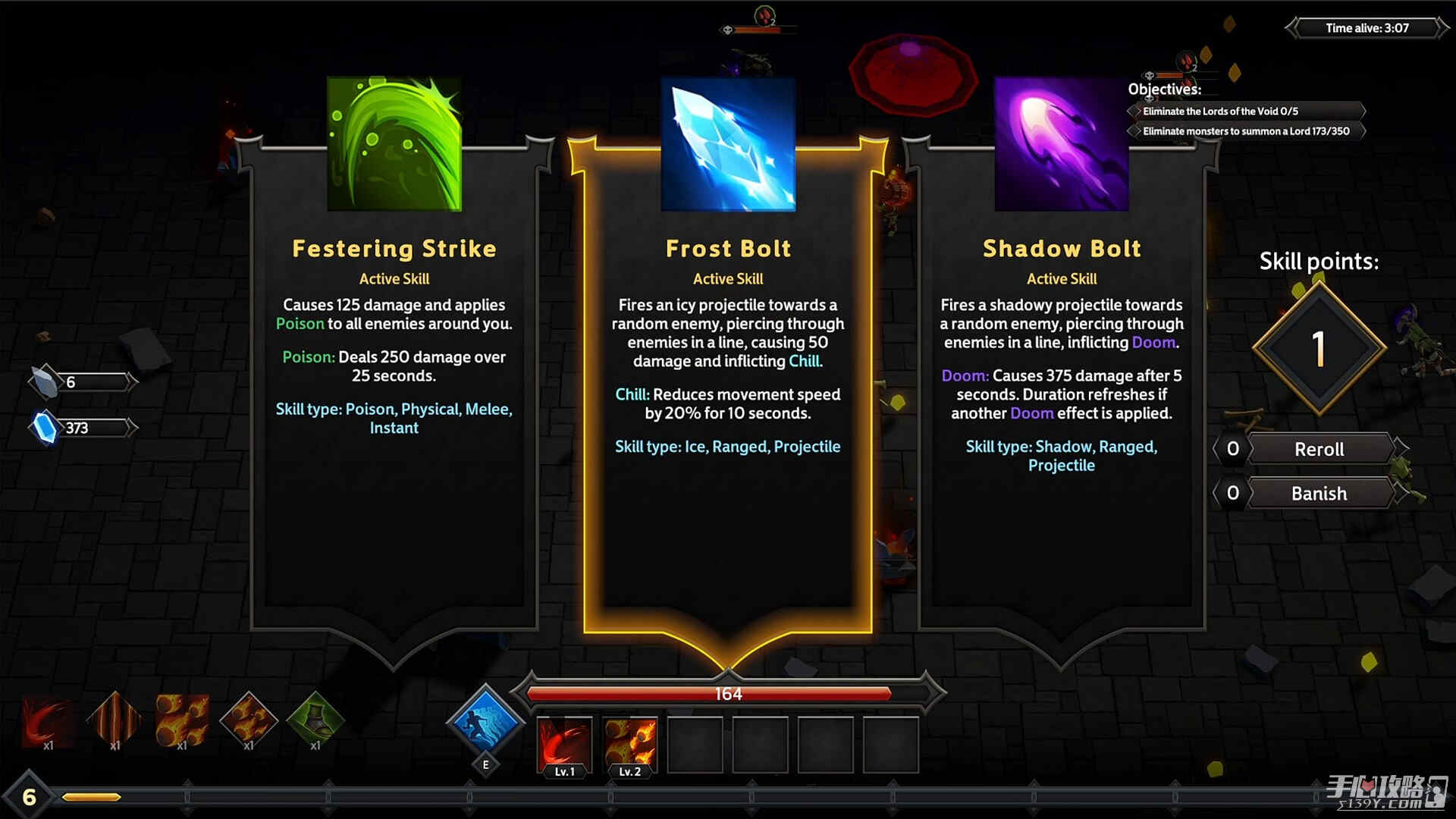Click the purple Shadow Bolt icon
This screenshot has width=1456, height=819.
click(x=1061, y=143)
